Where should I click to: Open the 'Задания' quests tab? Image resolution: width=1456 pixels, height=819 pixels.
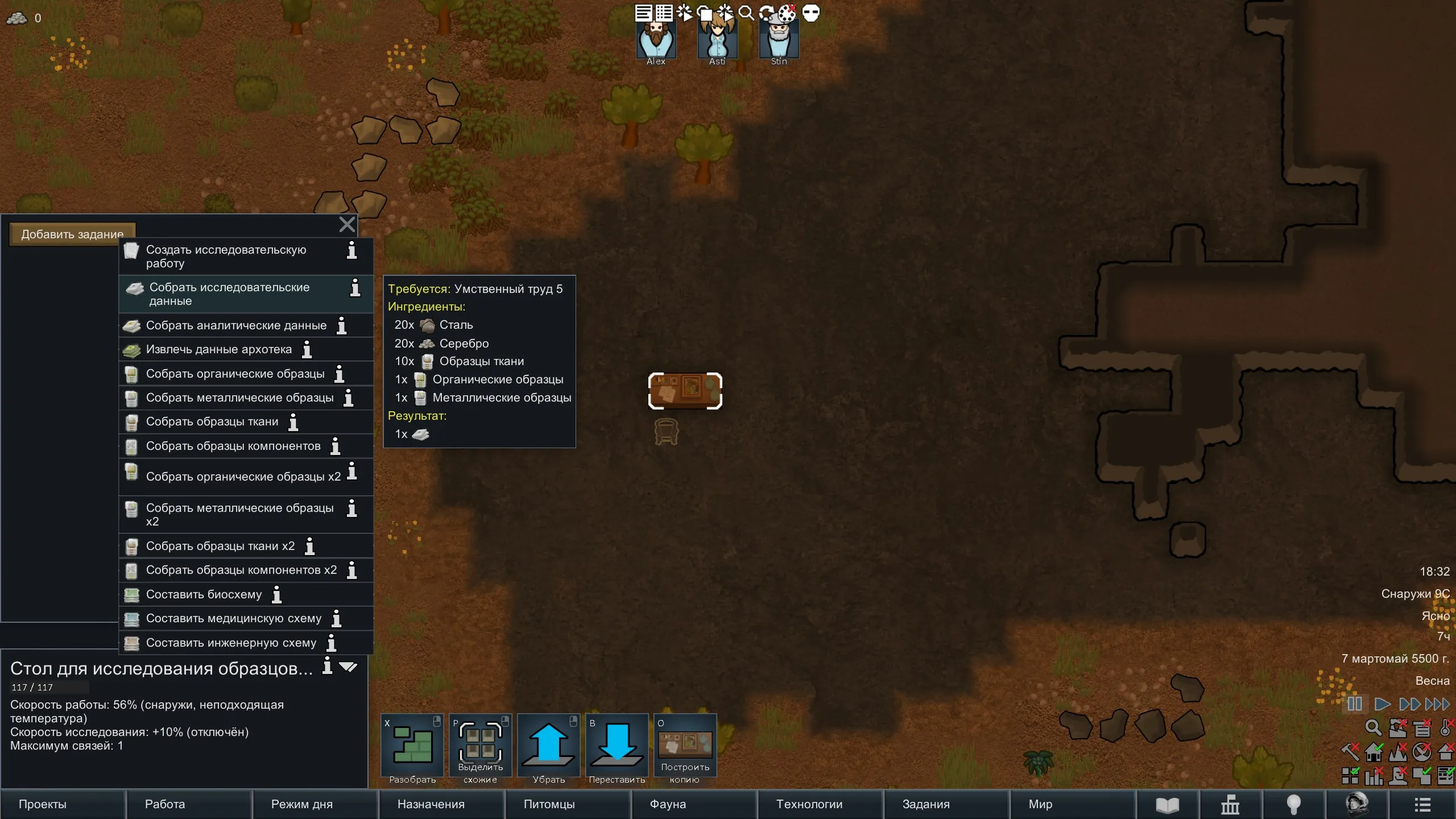coord(946,804)
